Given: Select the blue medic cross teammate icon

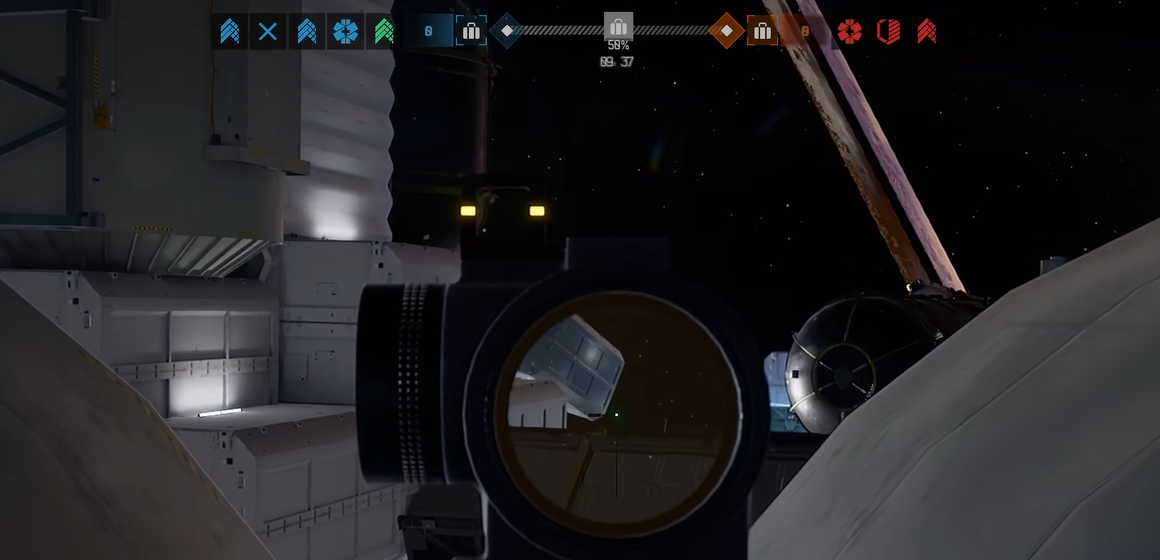Looking at the screenshot, I should click(x=345, y=32).
